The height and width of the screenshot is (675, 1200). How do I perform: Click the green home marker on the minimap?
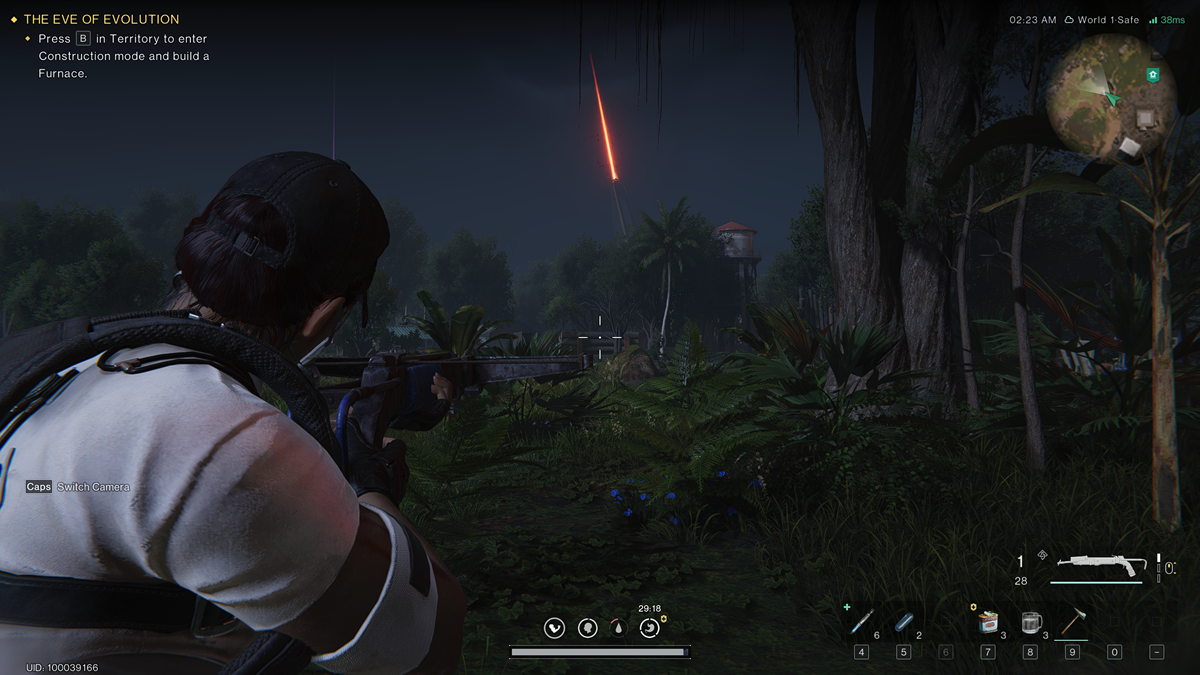pos(1153,75)
